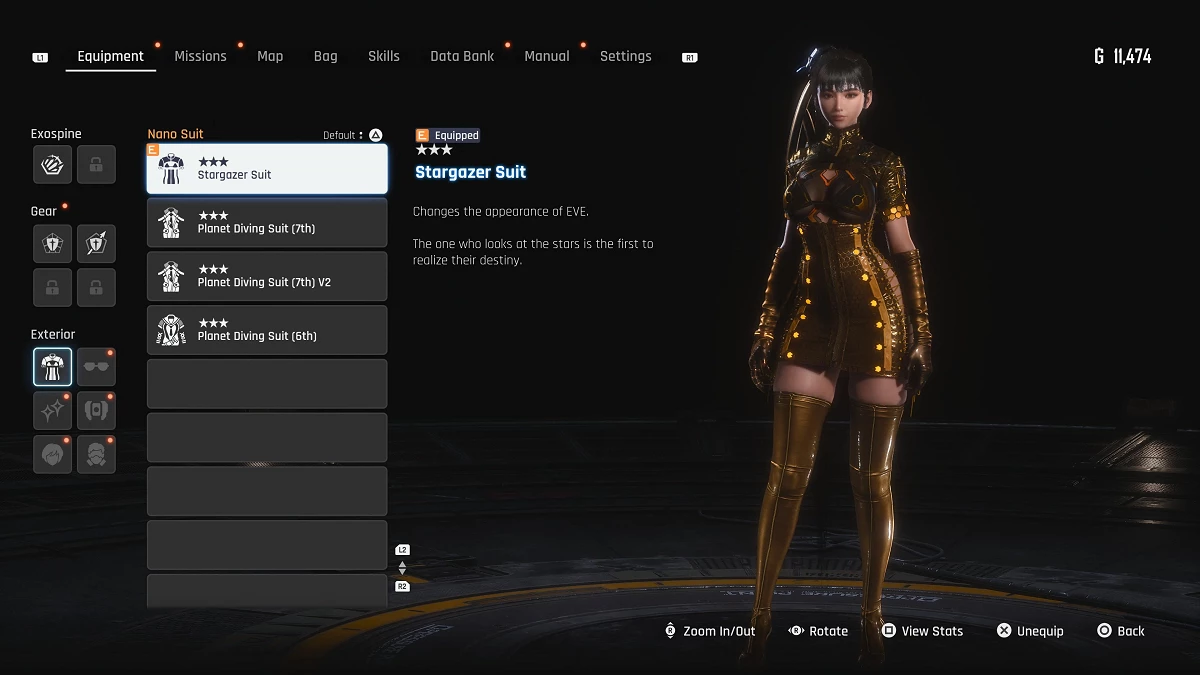Open View Stats for the suit
Viewport: 1200px width, 675px height.
pos(922,631)
